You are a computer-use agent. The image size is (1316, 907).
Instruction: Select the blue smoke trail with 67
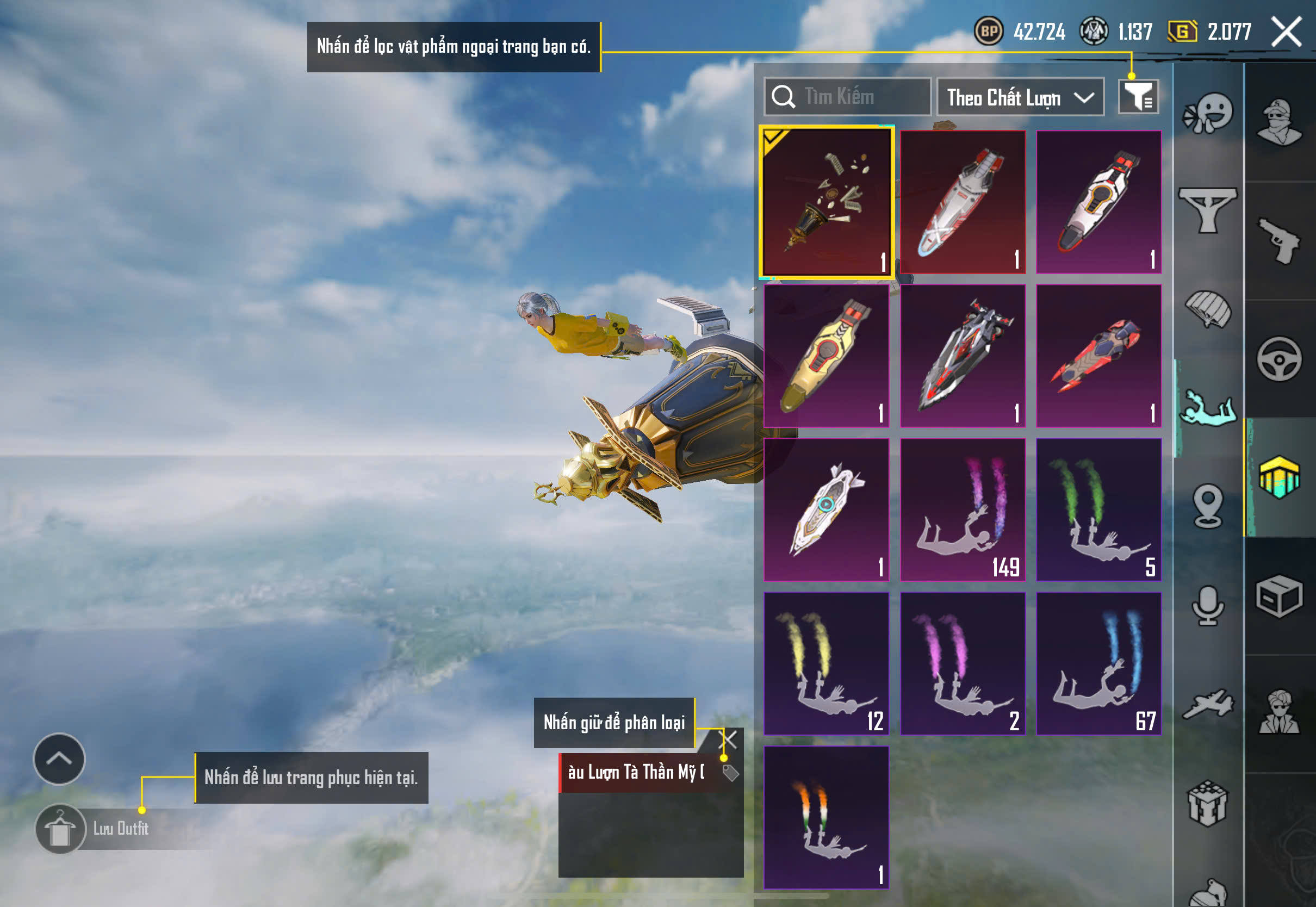point(1098,664)
